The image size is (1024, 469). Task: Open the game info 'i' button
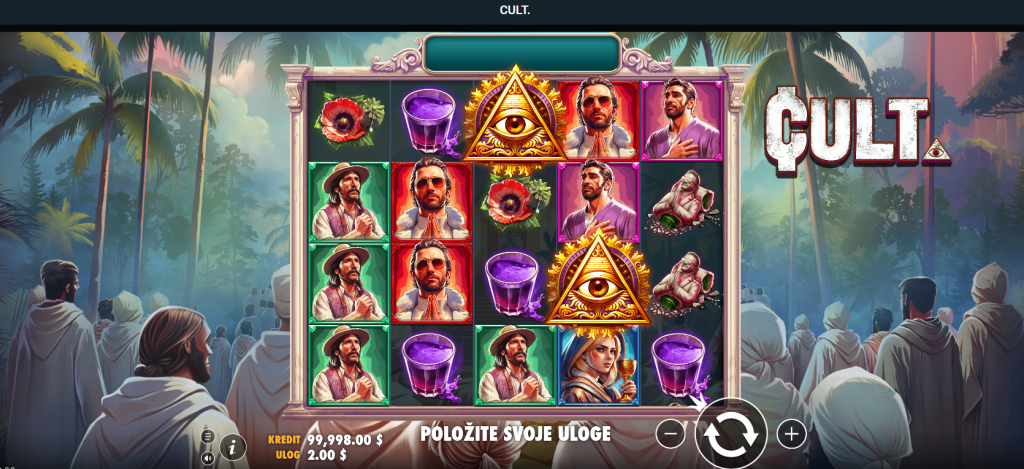[x=233, y=447]
